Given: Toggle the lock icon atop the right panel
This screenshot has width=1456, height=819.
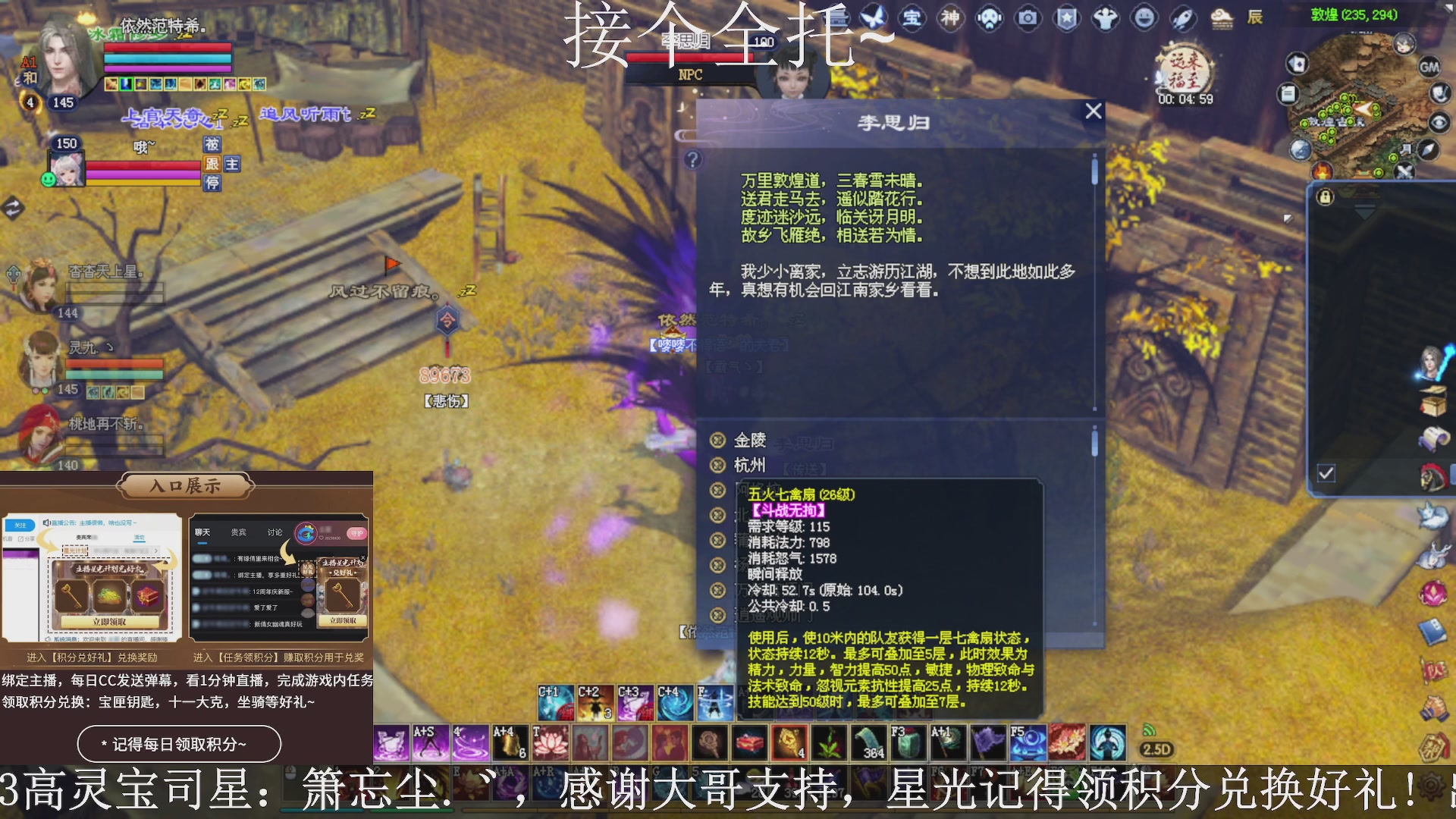Looking at the screenshot, I should pos(1325,197).
